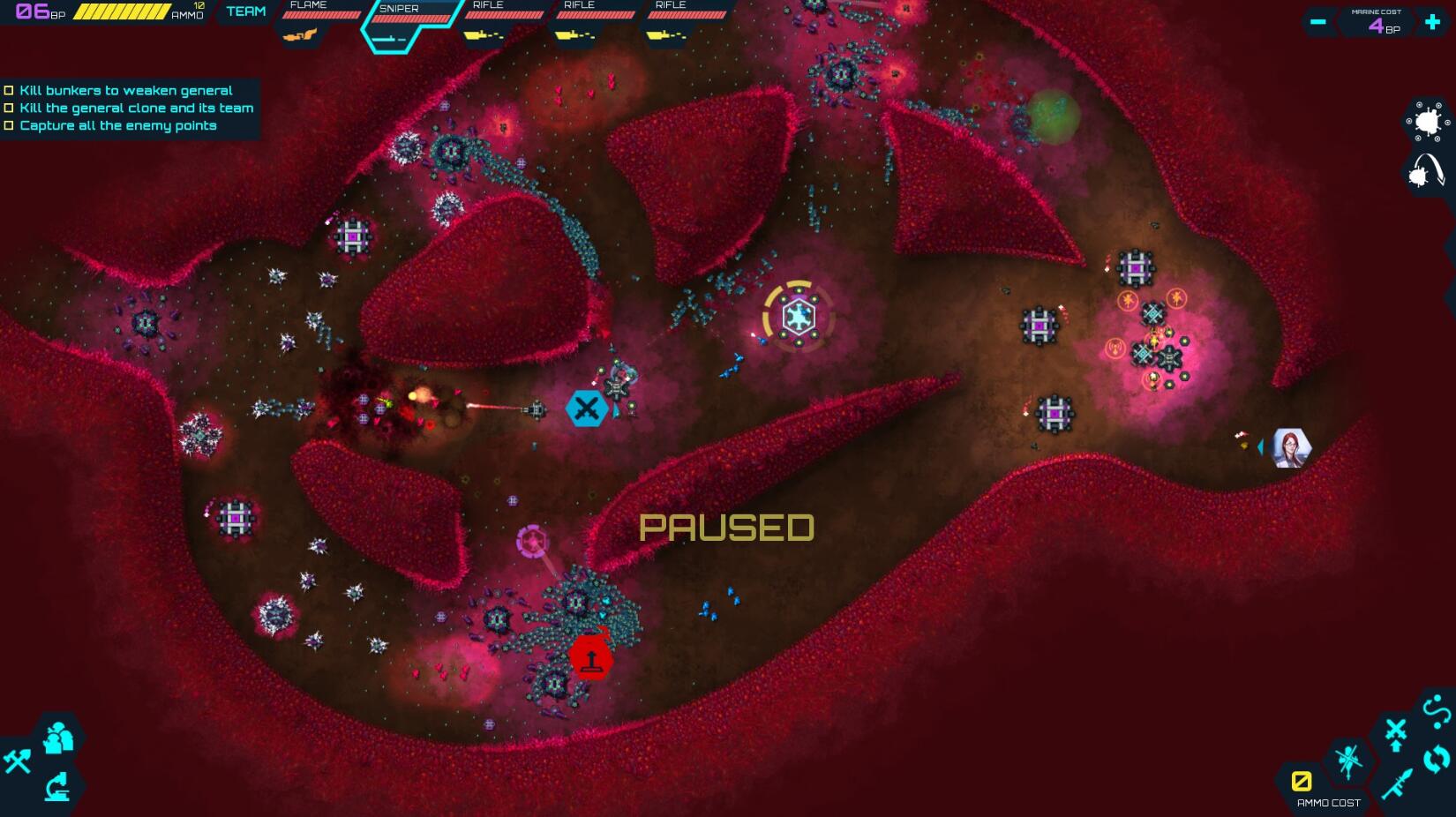Open the research microscope panel
Image resolution: width=1456 pixels, height=817 pixels.
[56, 788]
